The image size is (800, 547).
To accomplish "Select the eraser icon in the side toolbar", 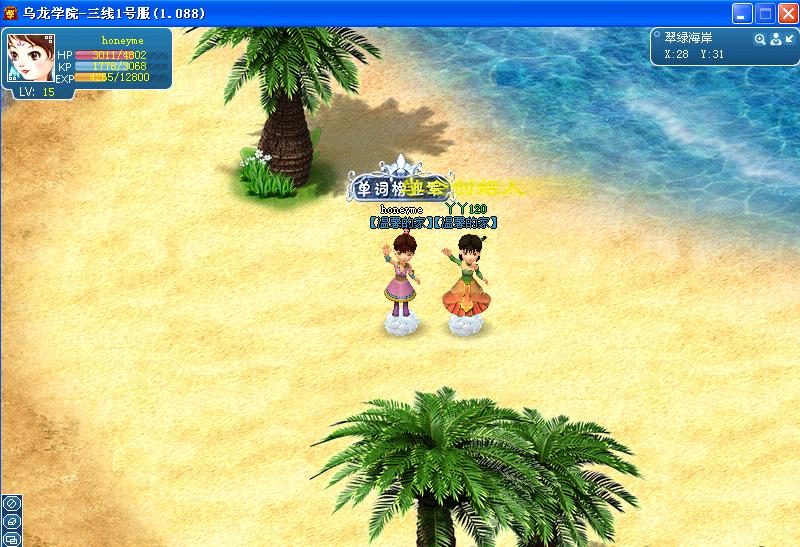I will click(x=11, y=521).
